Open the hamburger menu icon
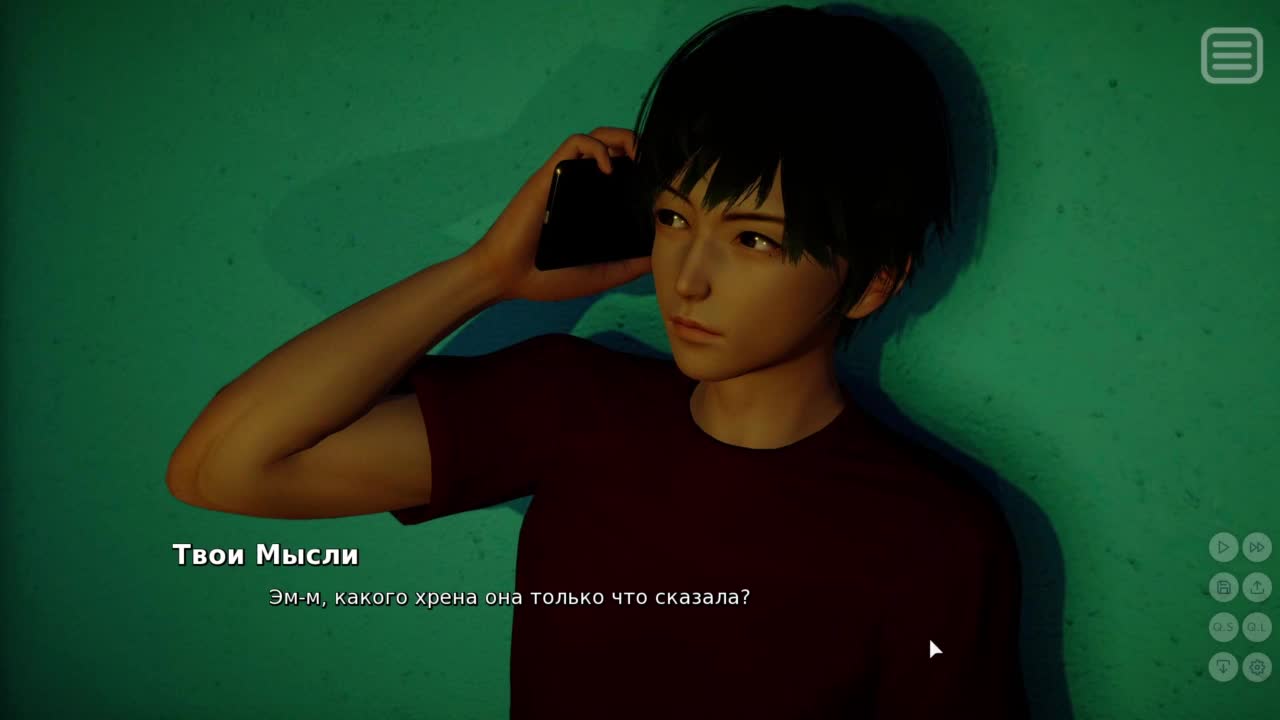Viewport: 1280px width, 720px height. click(1231, 55)
